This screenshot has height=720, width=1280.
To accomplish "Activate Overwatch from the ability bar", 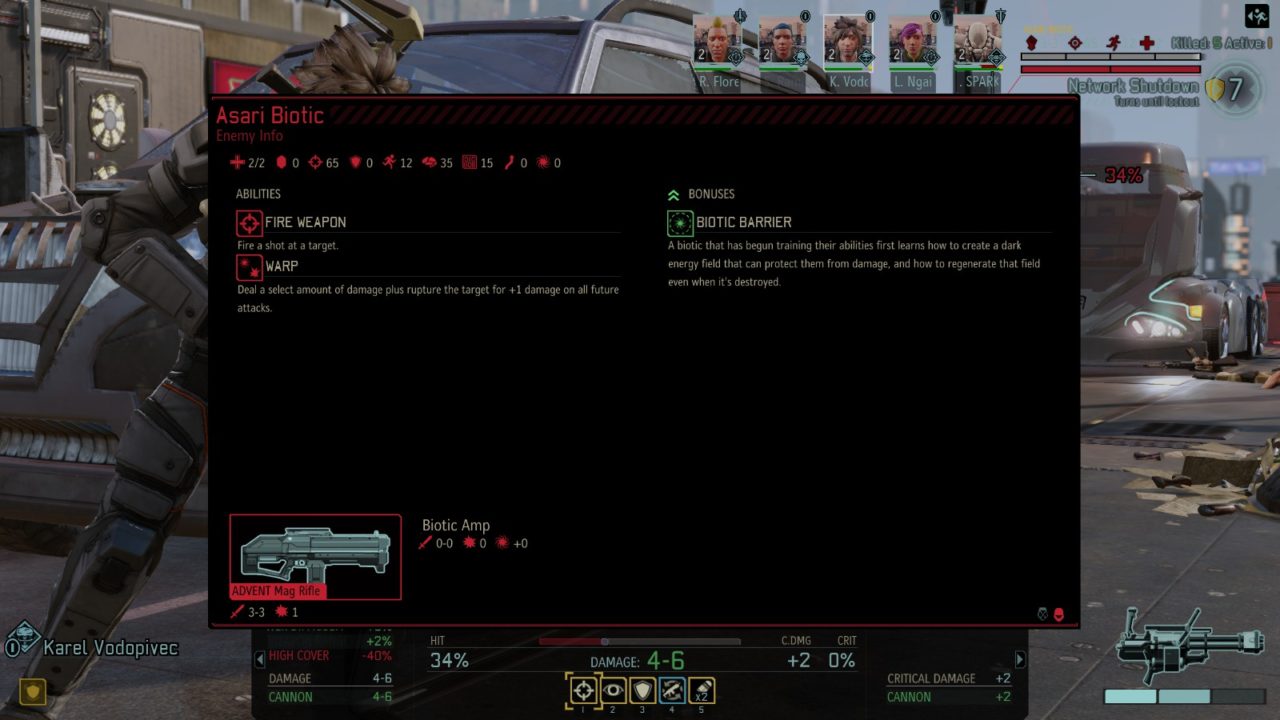I will (x=612, y=690).
